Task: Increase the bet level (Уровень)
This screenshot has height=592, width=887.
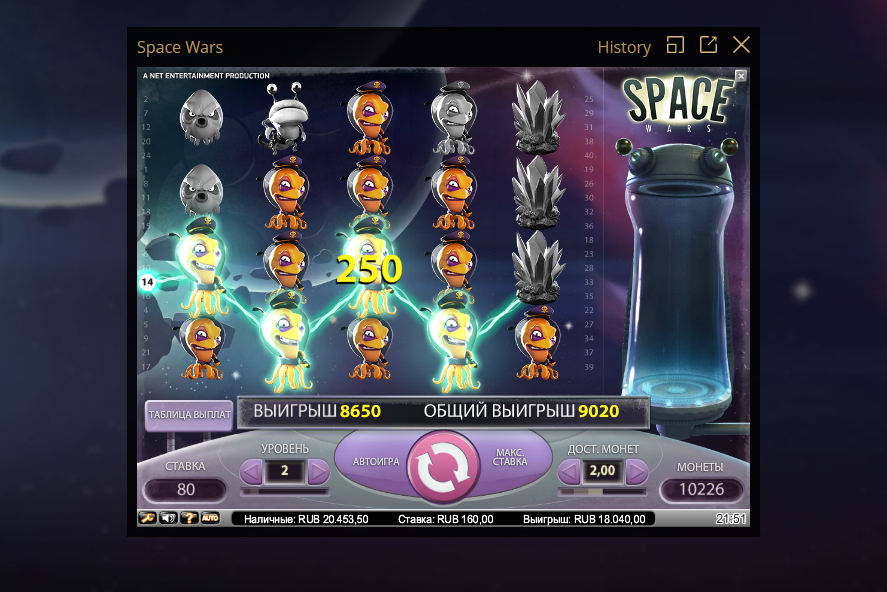Action: (318, 472)
